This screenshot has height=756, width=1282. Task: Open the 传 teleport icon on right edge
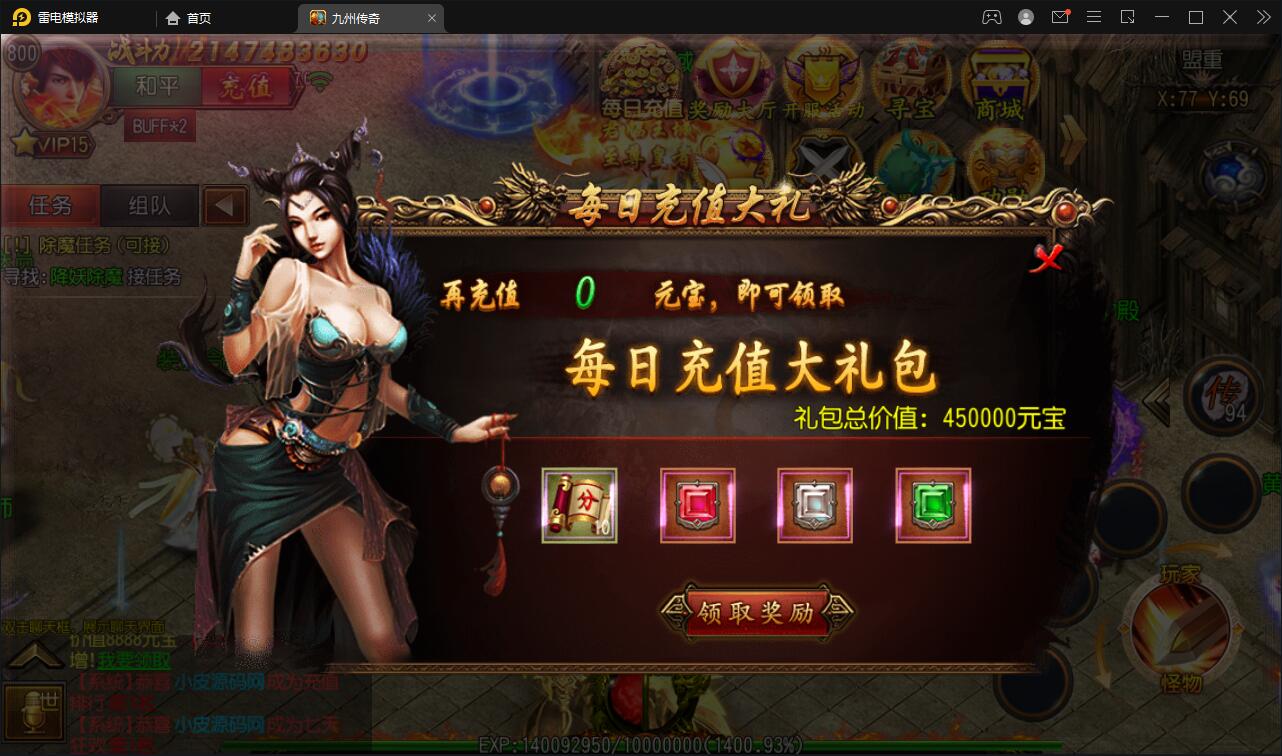point(1225,398)
